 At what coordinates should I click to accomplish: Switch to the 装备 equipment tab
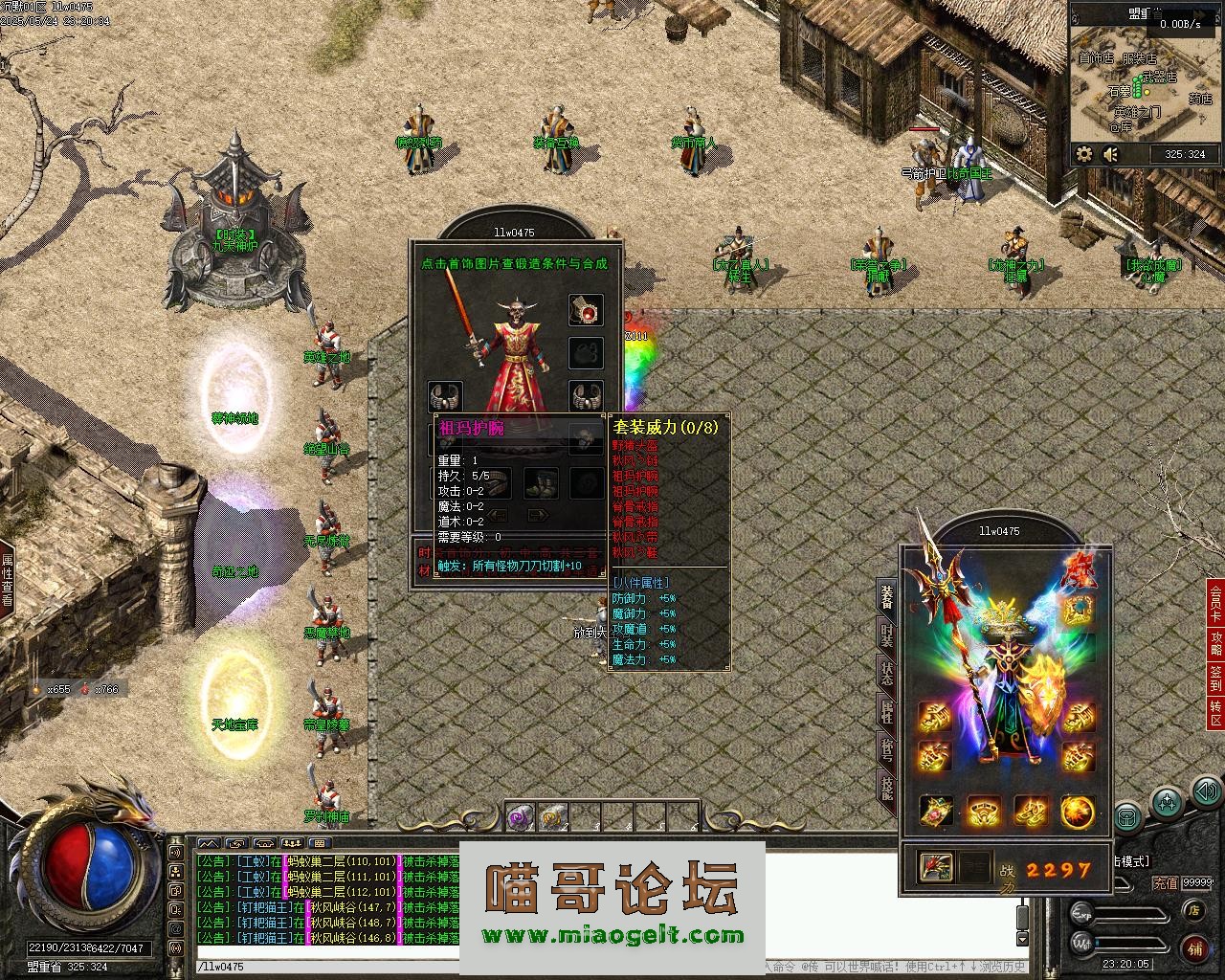click(887, 596)
